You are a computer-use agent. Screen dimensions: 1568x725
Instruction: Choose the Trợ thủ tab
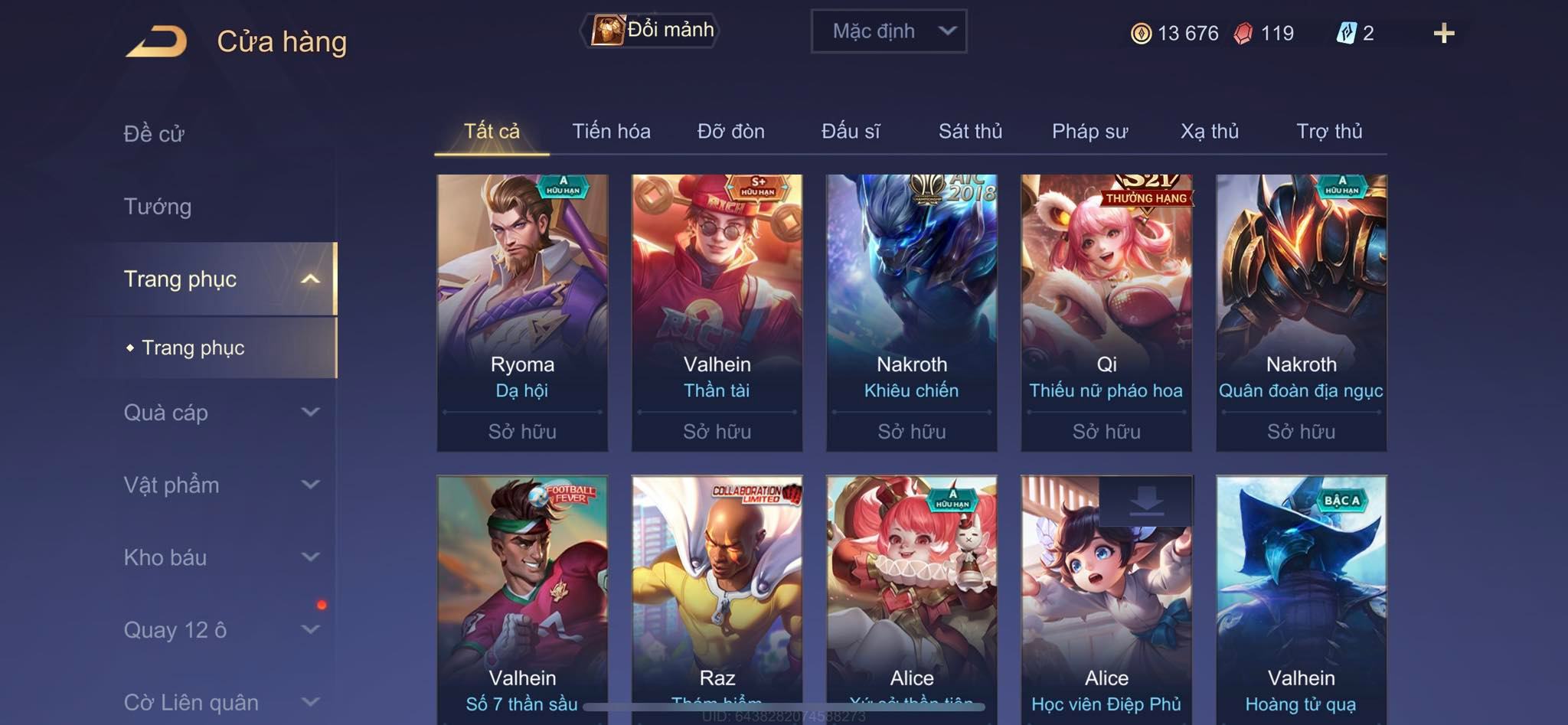pos(1329,132)
